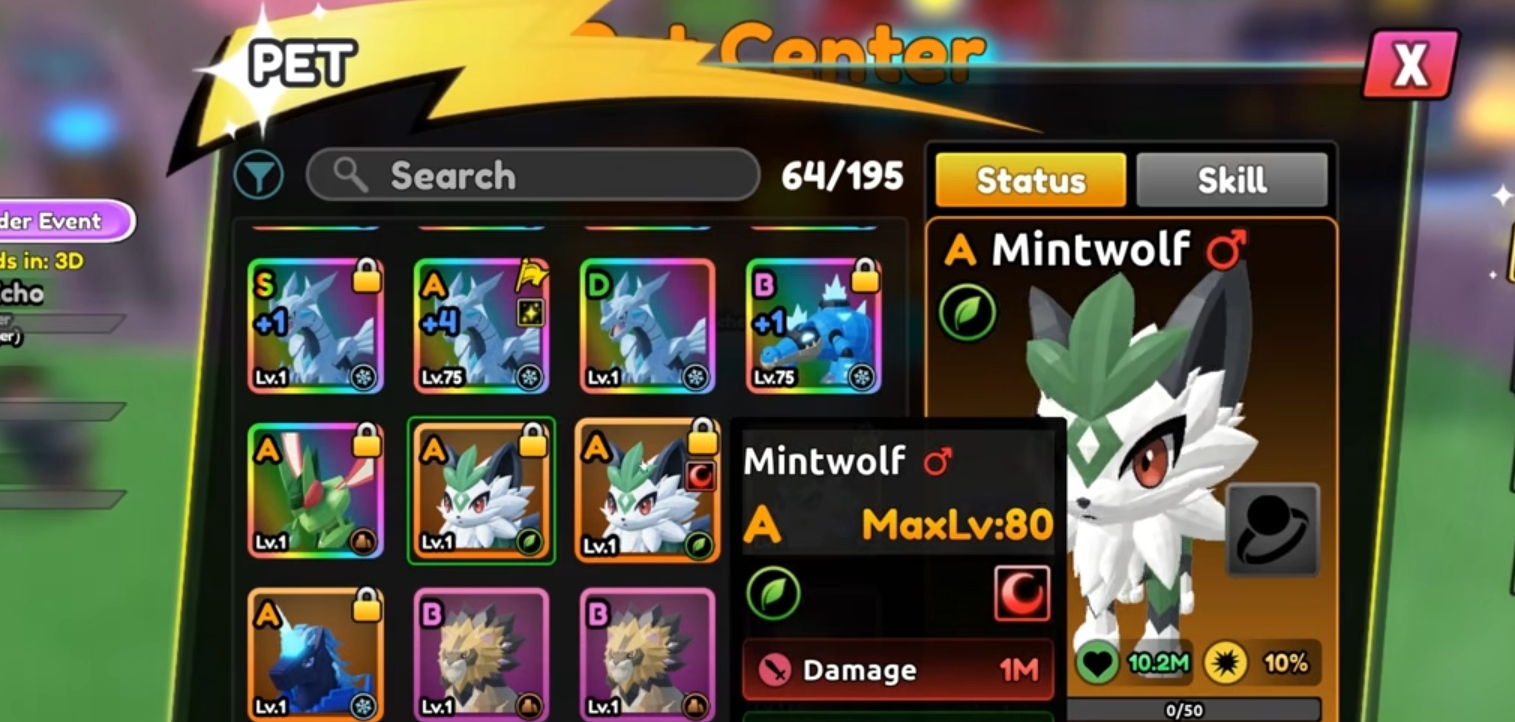This screenshot has height=722, width=1515.
Task: Click the heart icon showing 10.2M health
Action: pyautogui.click(x=1095, y=660)
